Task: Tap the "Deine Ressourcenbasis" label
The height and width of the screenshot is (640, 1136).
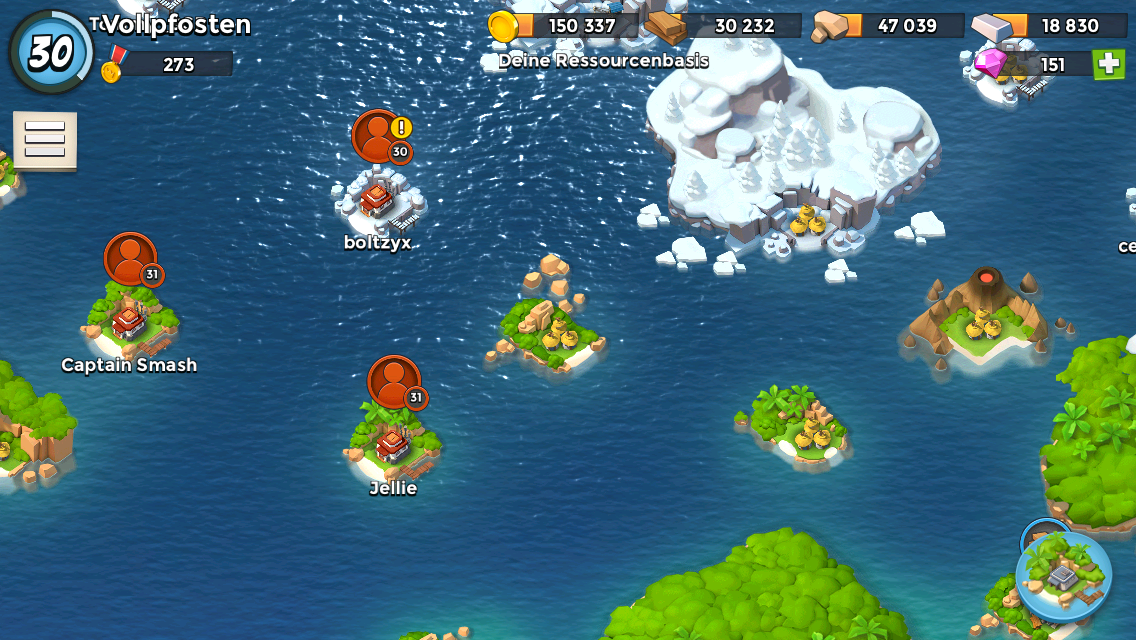Action: point(603,61)
